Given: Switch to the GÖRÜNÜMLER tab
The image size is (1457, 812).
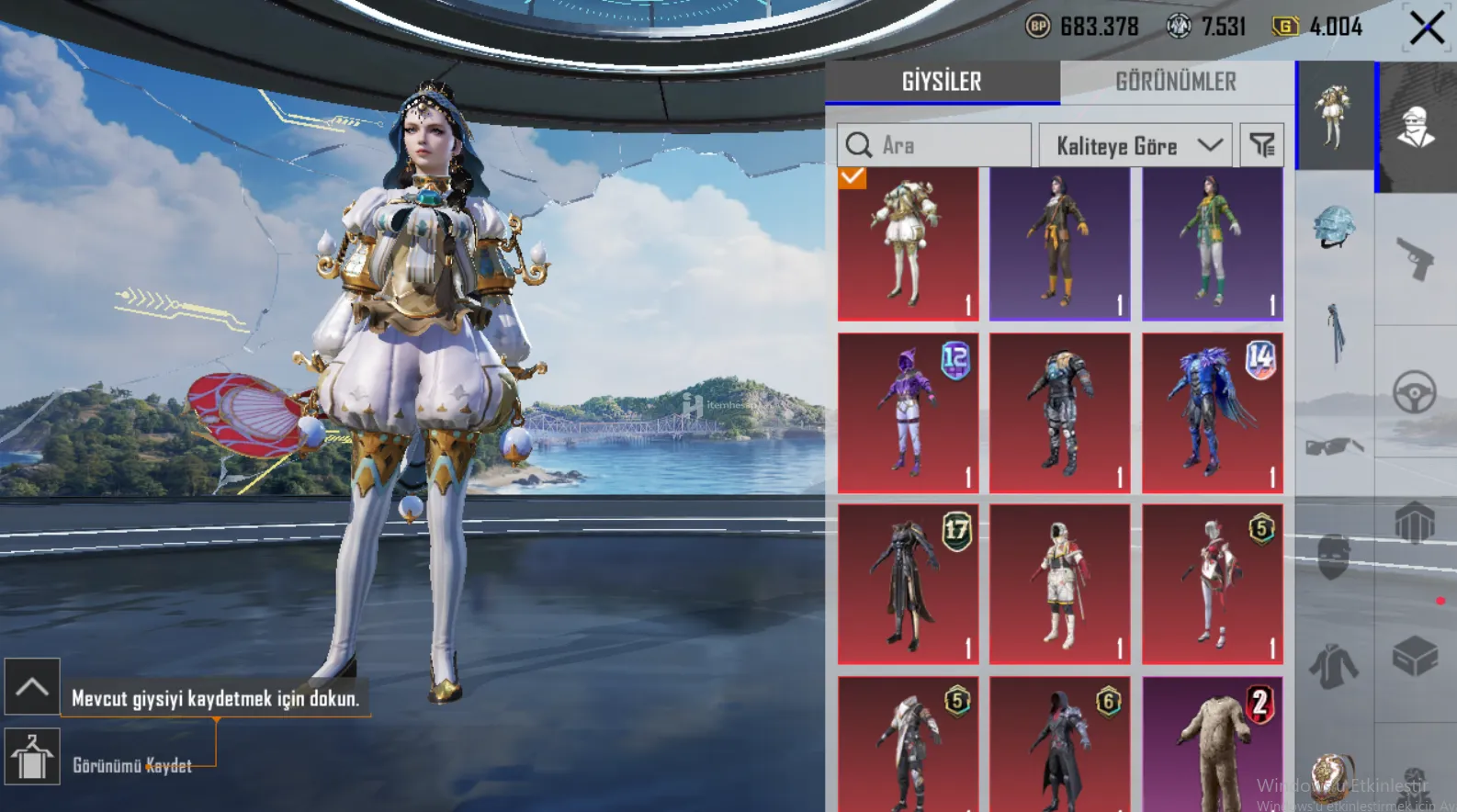Looking at the screenshot, I should (x=1176, y=82).
